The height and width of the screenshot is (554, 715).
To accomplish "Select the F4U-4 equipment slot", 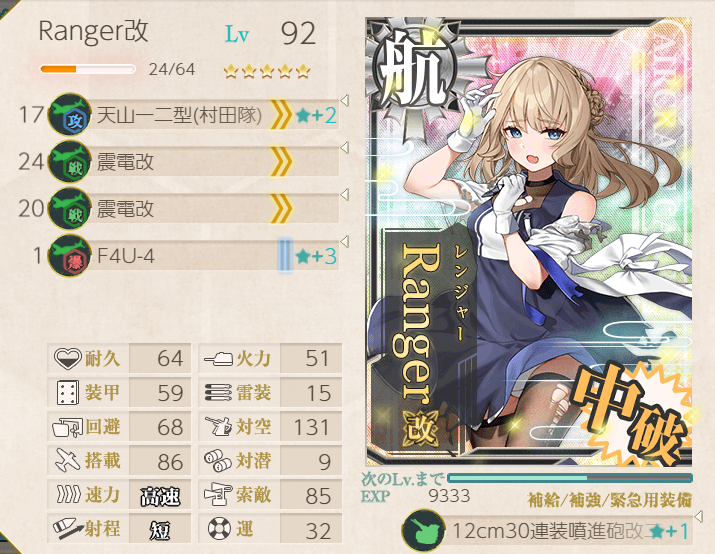I will coord(180,257).
